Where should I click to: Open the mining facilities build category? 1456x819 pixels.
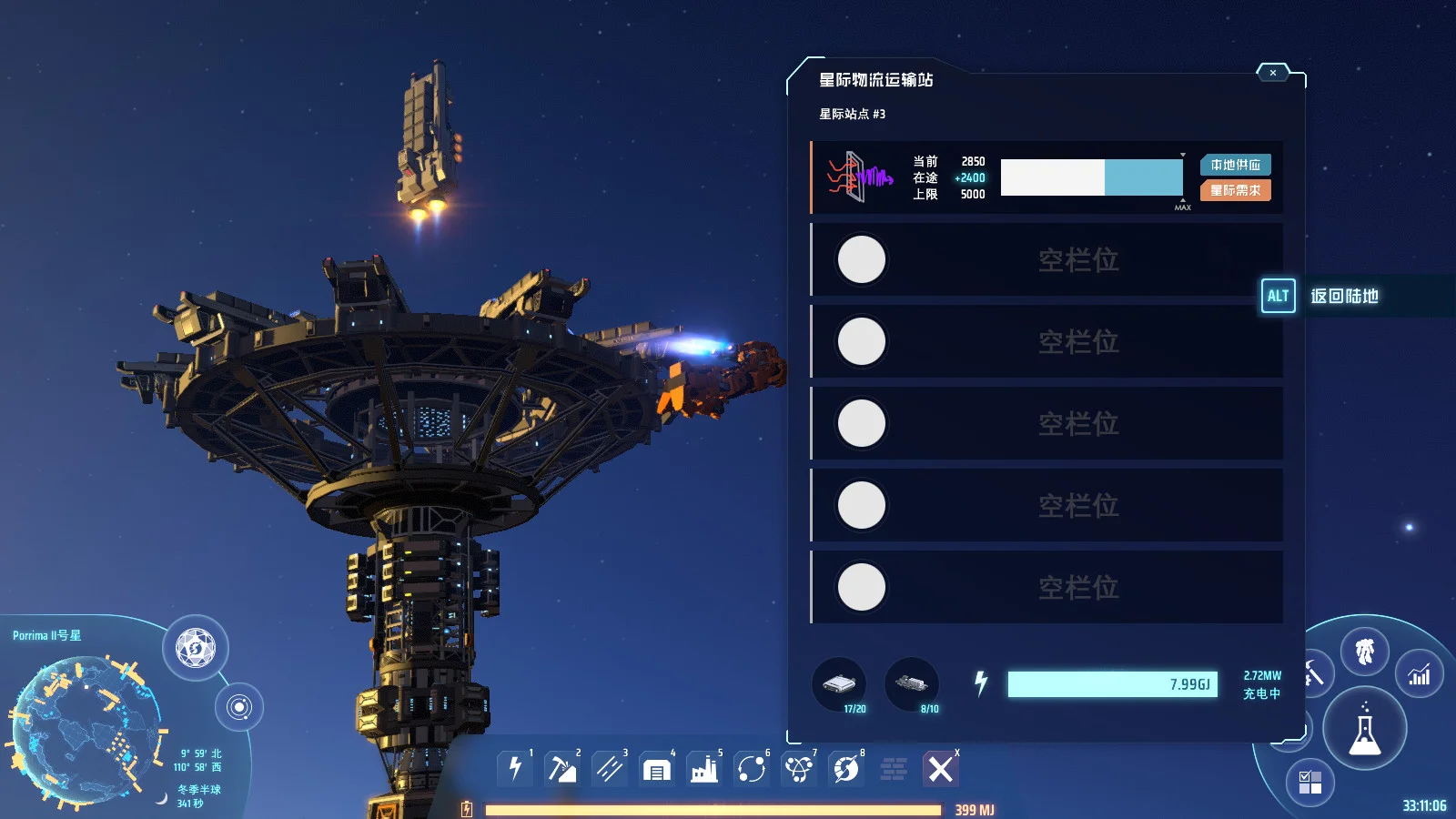coord(563,769)
